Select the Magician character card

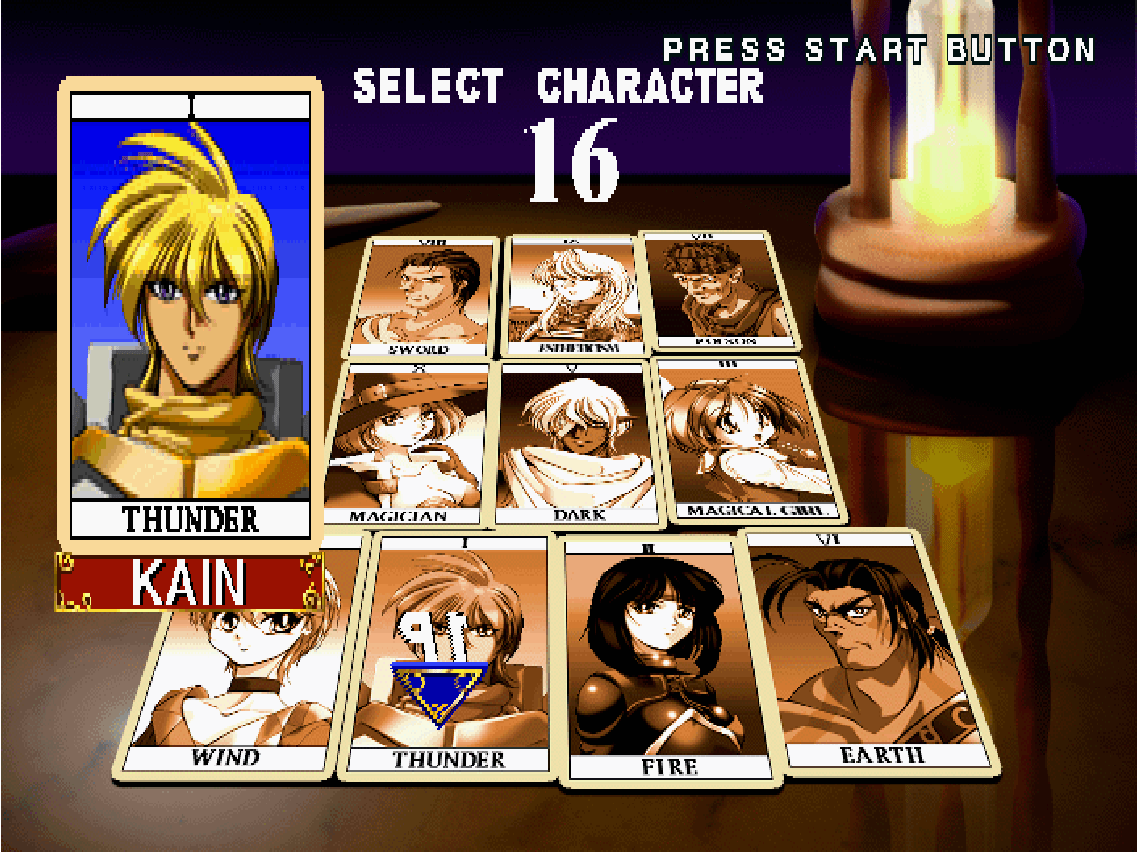(408, 444)
